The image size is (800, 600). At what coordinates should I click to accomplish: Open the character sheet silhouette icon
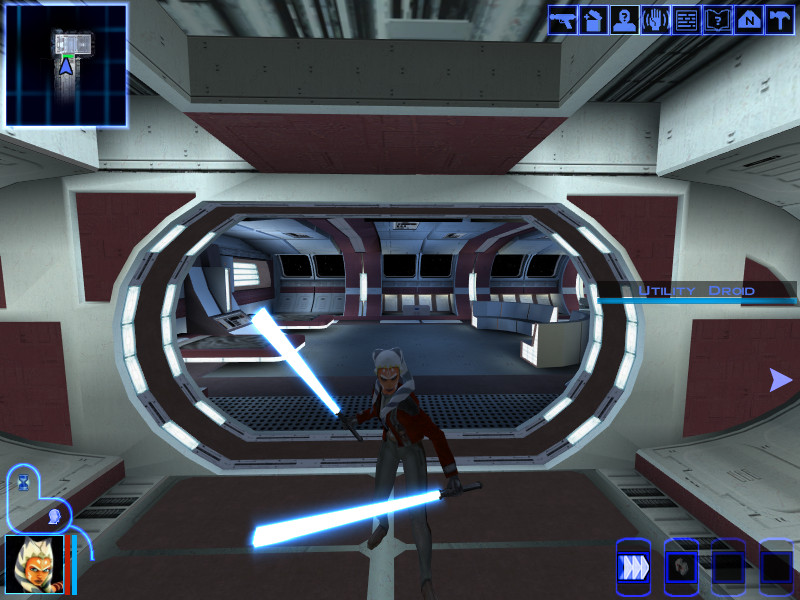coord(625,20)
